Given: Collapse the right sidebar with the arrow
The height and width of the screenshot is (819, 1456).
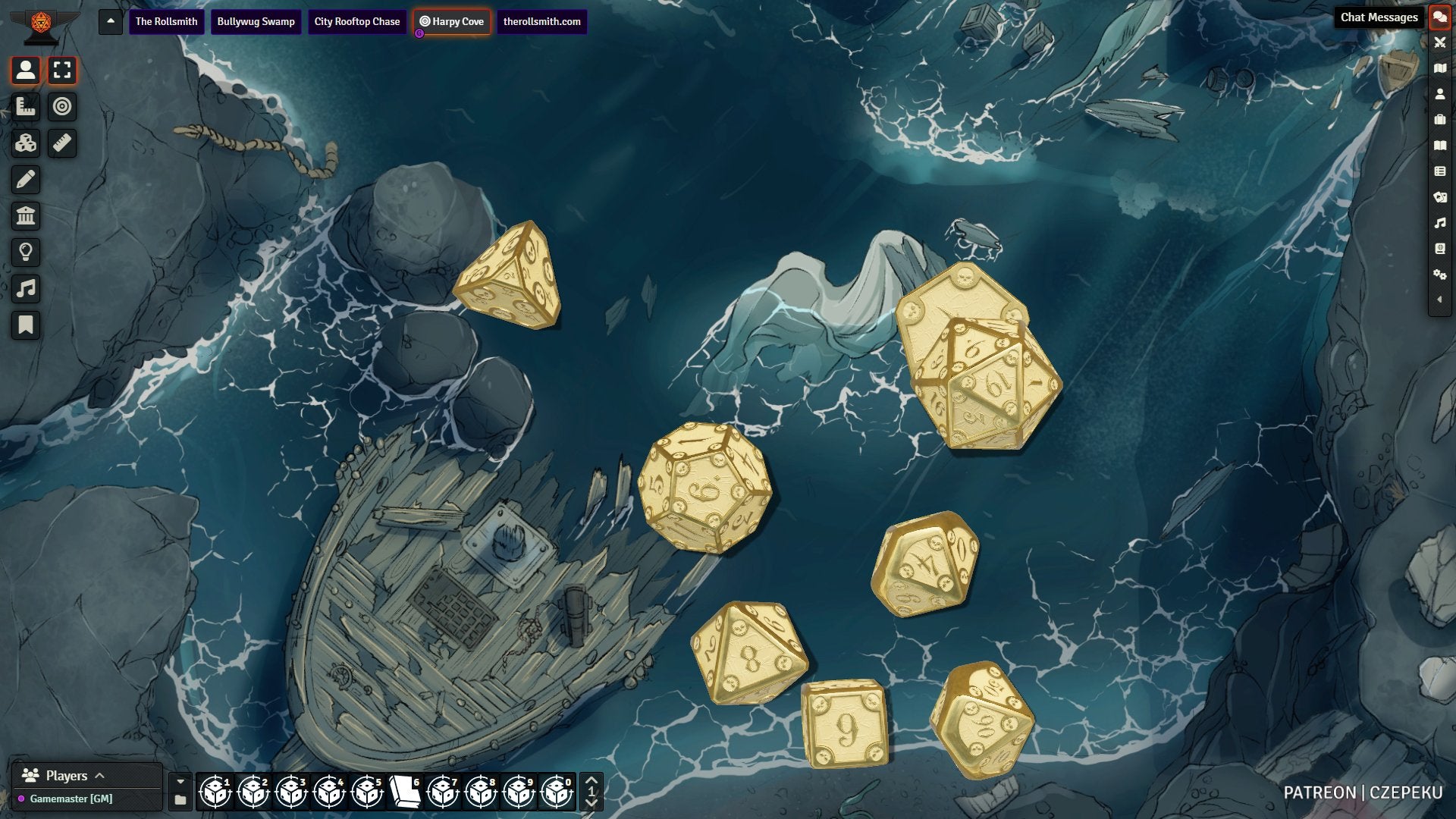Looking at the screenshot, I should tap(1439, 300).
